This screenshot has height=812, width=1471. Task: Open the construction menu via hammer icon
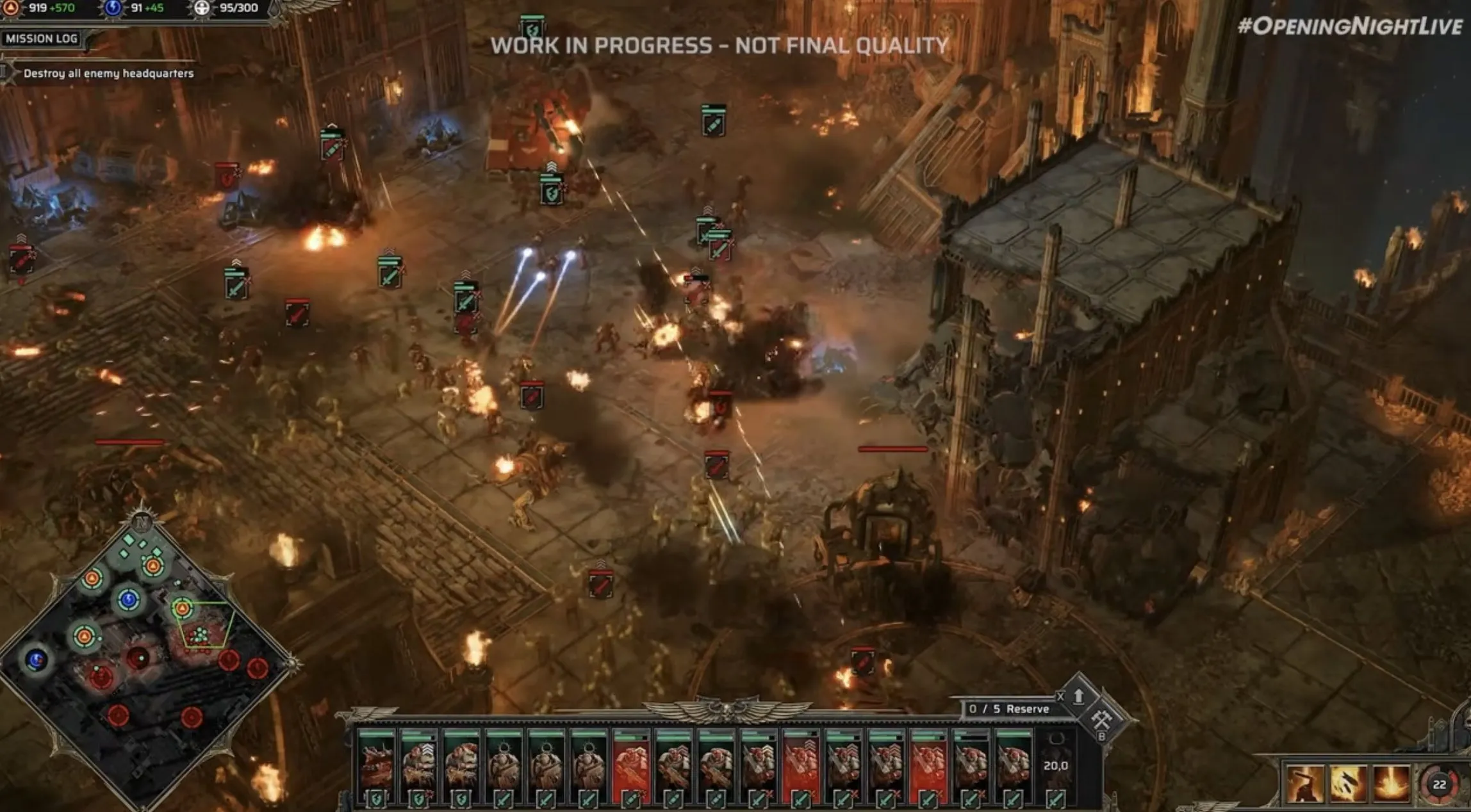(x=1103, y=719)
